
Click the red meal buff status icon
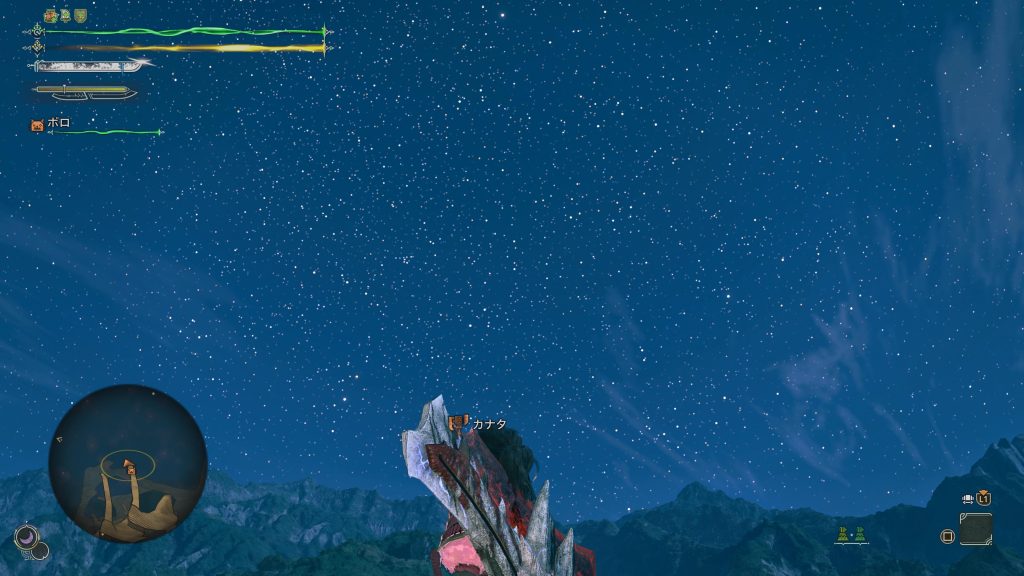click(x=51, y=16)
